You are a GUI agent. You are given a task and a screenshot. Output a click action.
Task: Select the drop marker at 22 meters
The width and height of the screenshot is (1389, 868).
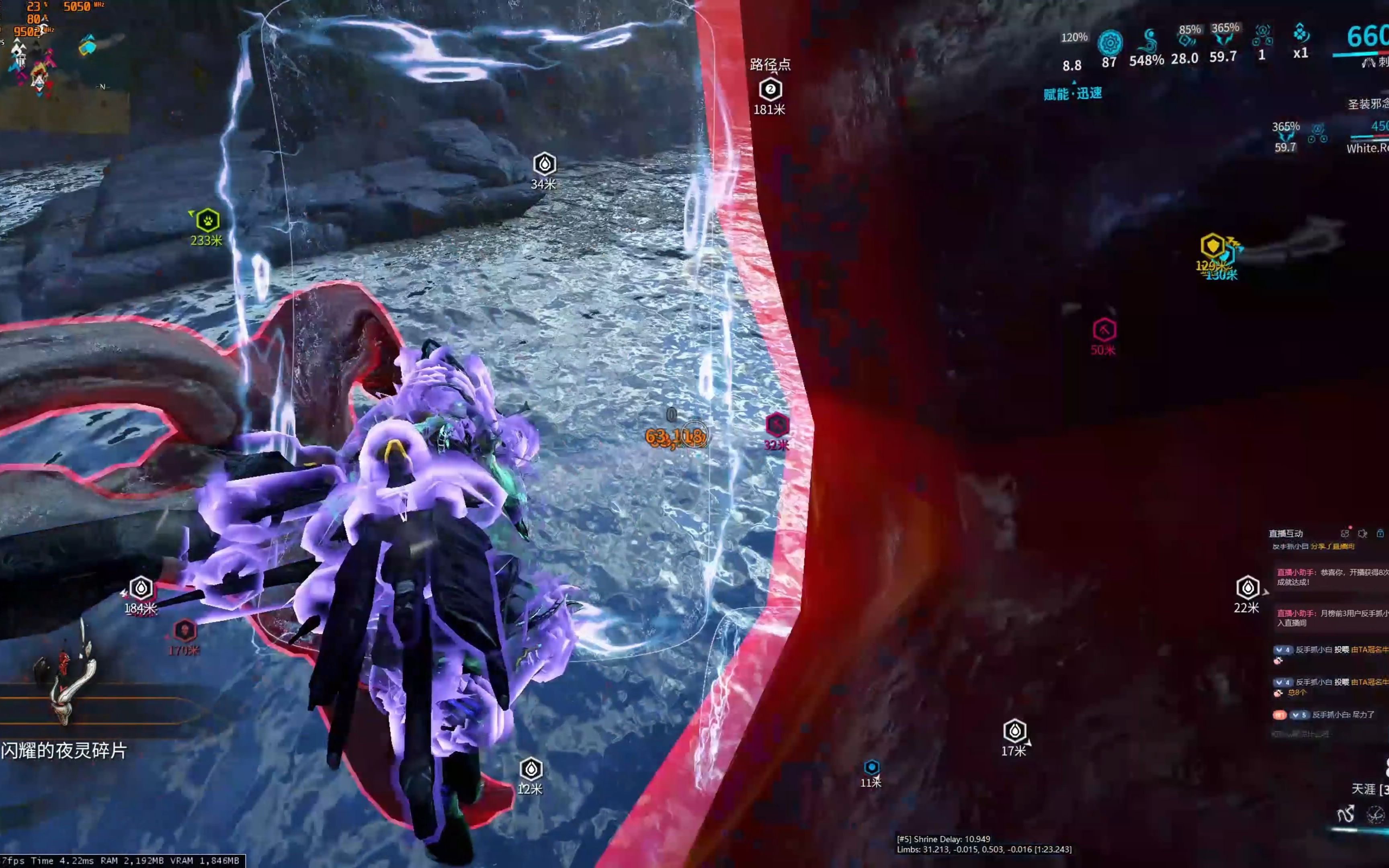[x=1247, y=587]
